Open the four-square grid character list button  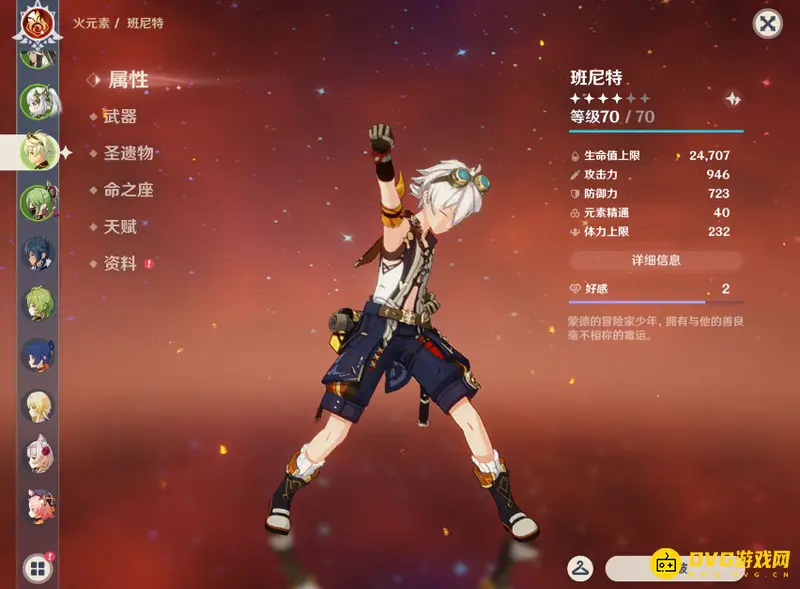click(x=37, y=569)
